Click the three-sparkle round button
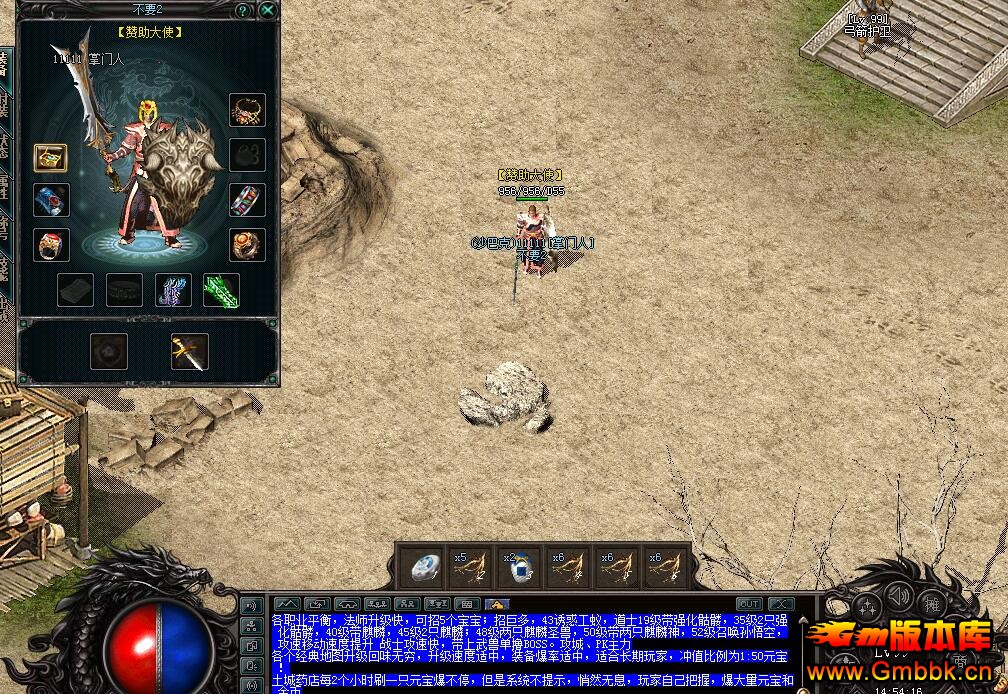The image size is (1008, 694). (x=868, y=606)
